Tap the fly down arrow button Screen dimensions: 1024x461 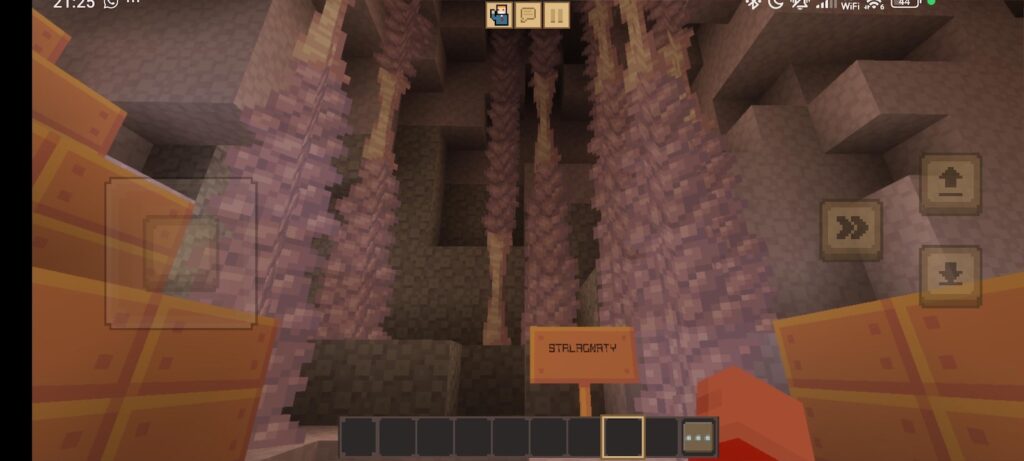click(x=950, y=275)
